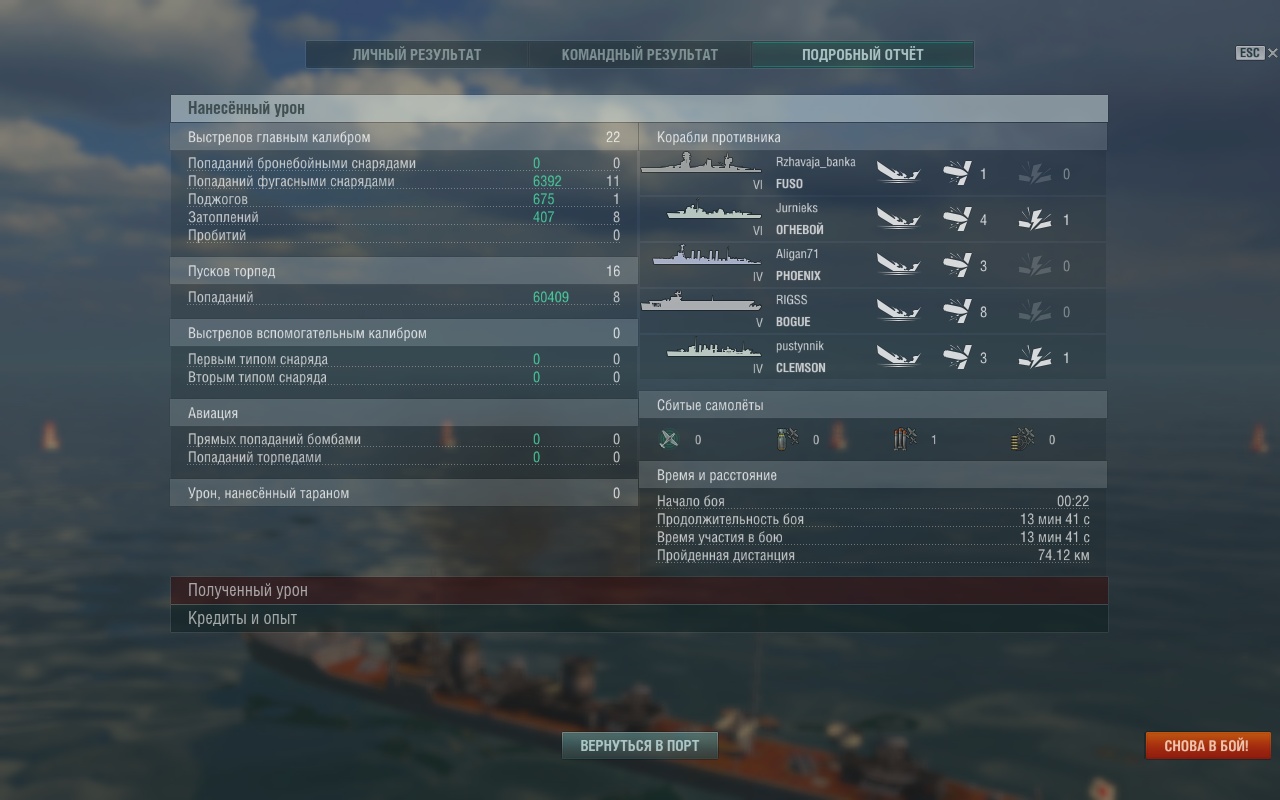Collapse the Нанесённый урон section header
Image resolution: width=1280 pixels, height=800 pixels.
(x=639, y=108)
